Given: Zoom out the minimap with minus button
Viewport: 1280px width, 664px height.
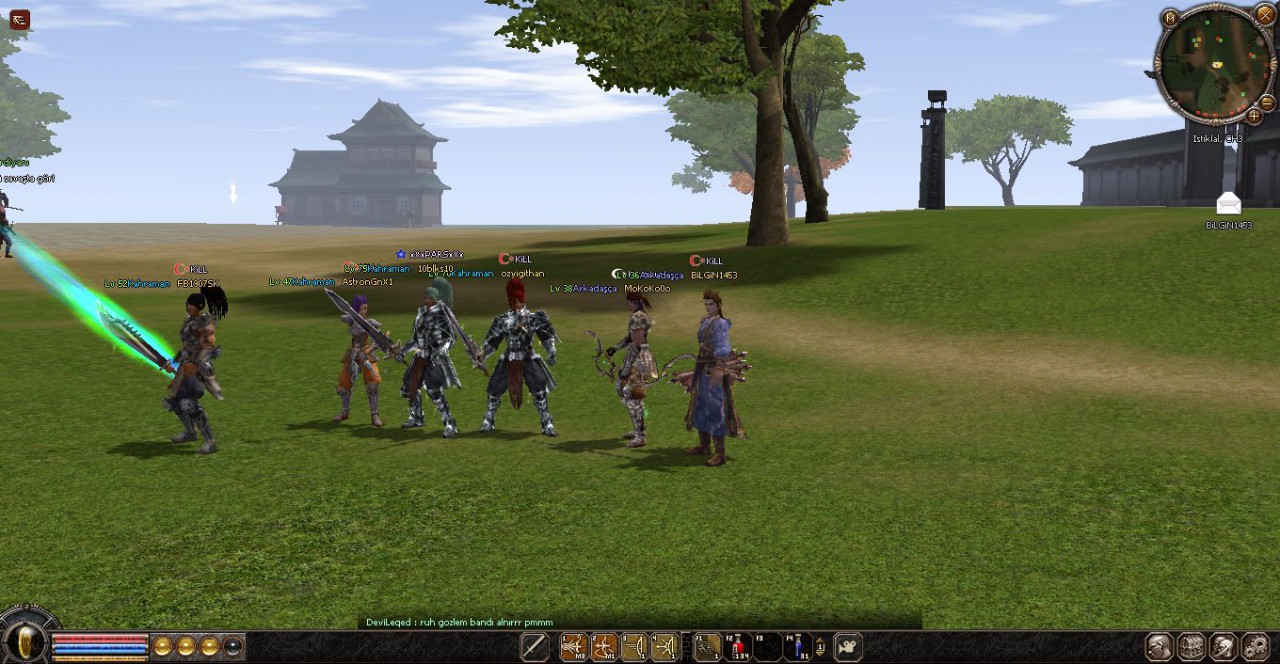Looking at the screenshot, I should tap(1267, 102).
